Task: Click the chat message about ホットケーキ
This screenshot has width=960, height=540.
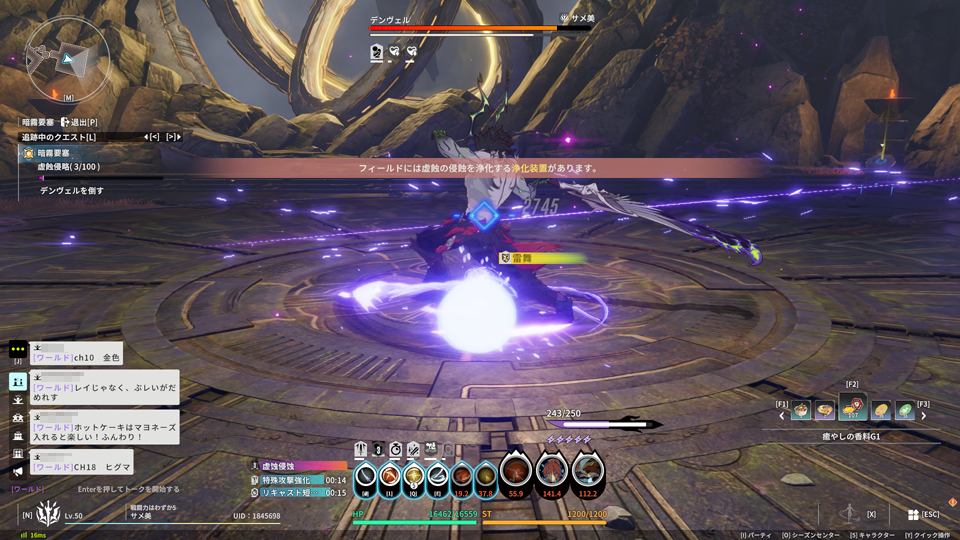Action: [x=105, y=427]
